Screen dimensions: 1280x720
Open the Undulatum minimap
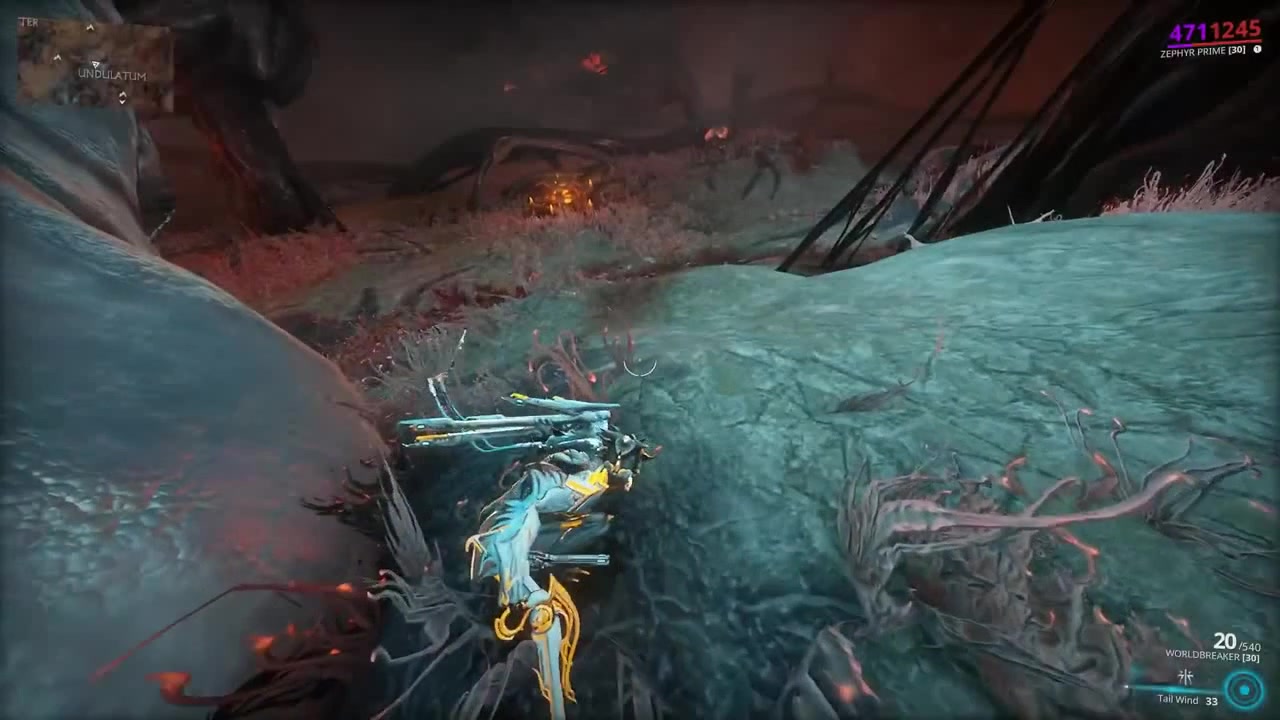(95, 66)
